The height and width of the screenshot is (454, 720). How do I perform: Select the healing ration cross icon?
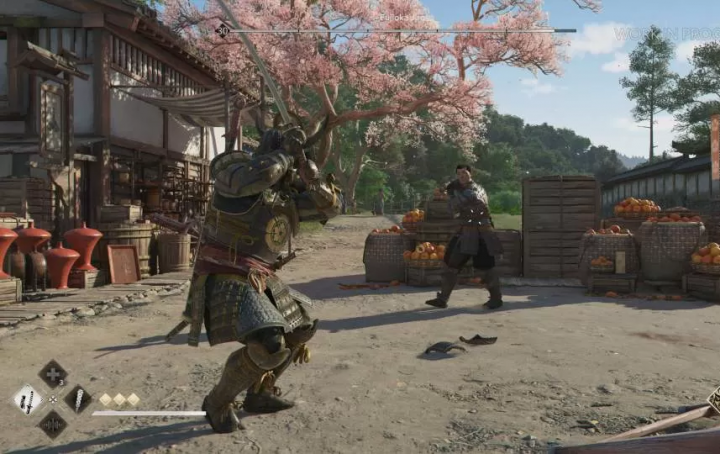click(53, 375)
